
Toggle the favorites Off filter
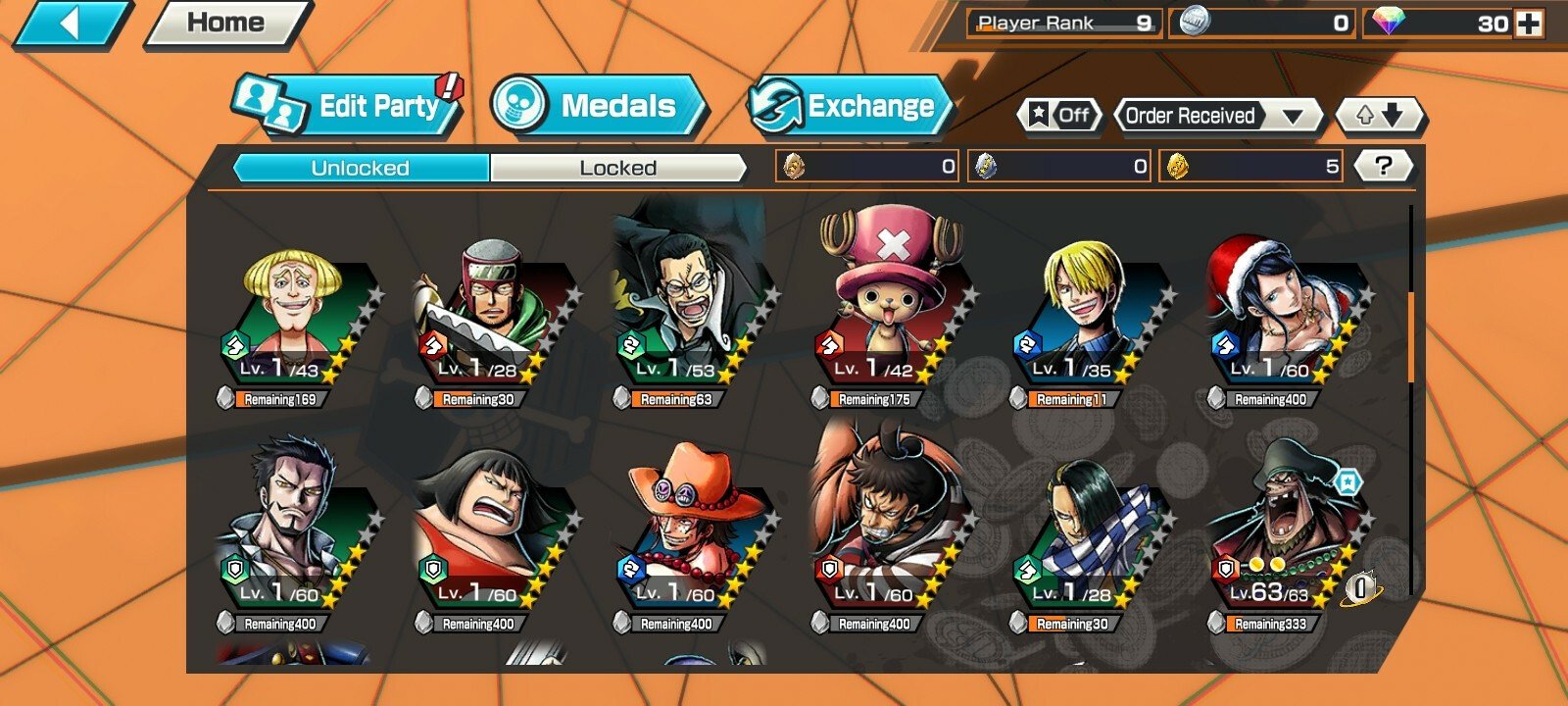1060,116
